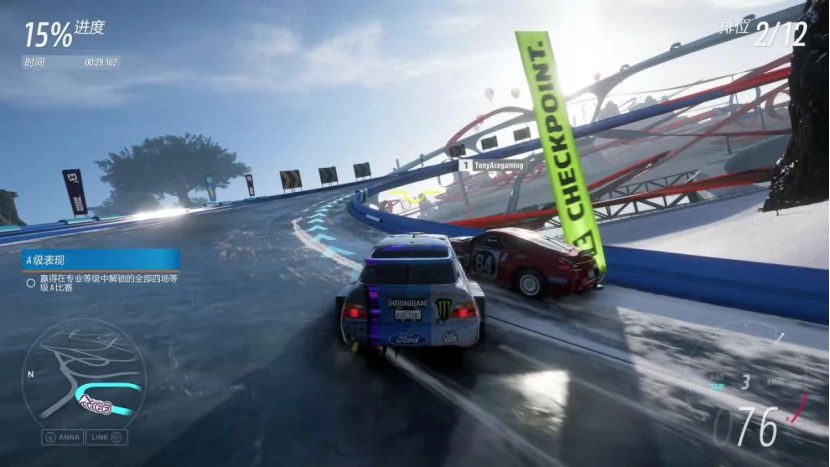Image resolution: width=830 pixels, height=467 pixels.
Task: Open the ANNA assistant button
Action: click(62, 437)
